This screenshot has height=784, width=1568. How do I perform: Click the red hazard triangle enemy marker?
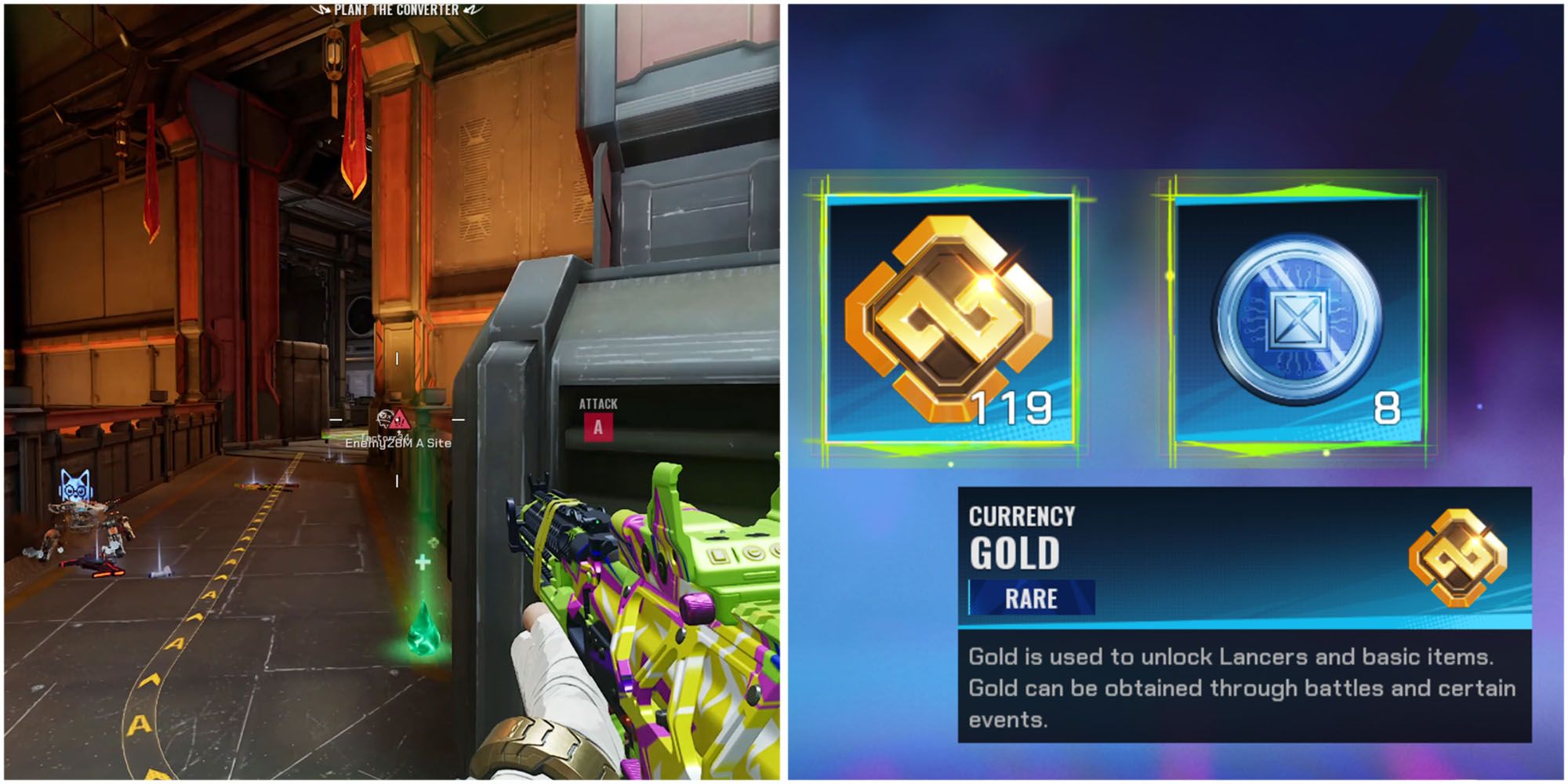[401, 418]
